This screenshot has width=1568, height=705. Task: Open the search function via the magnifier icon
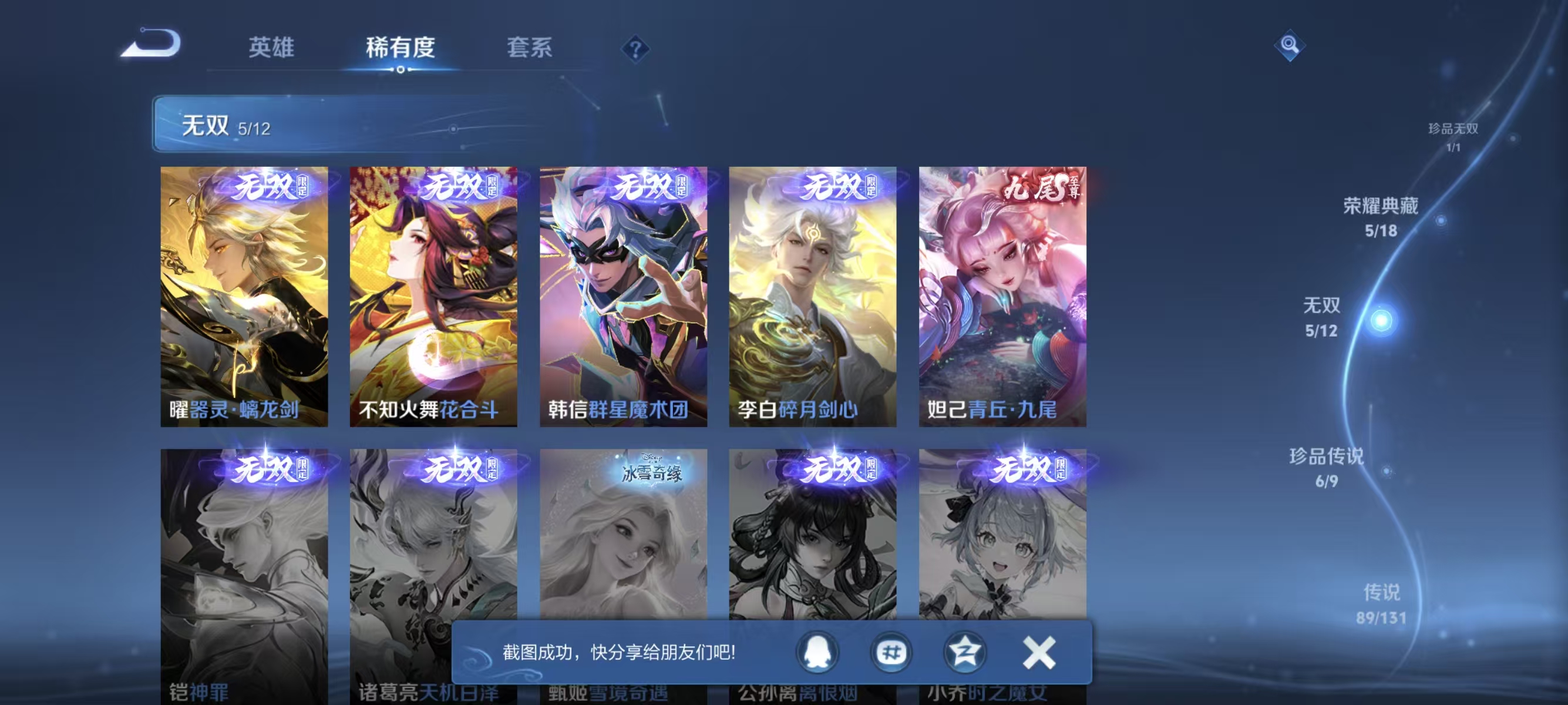[1291, 45]
